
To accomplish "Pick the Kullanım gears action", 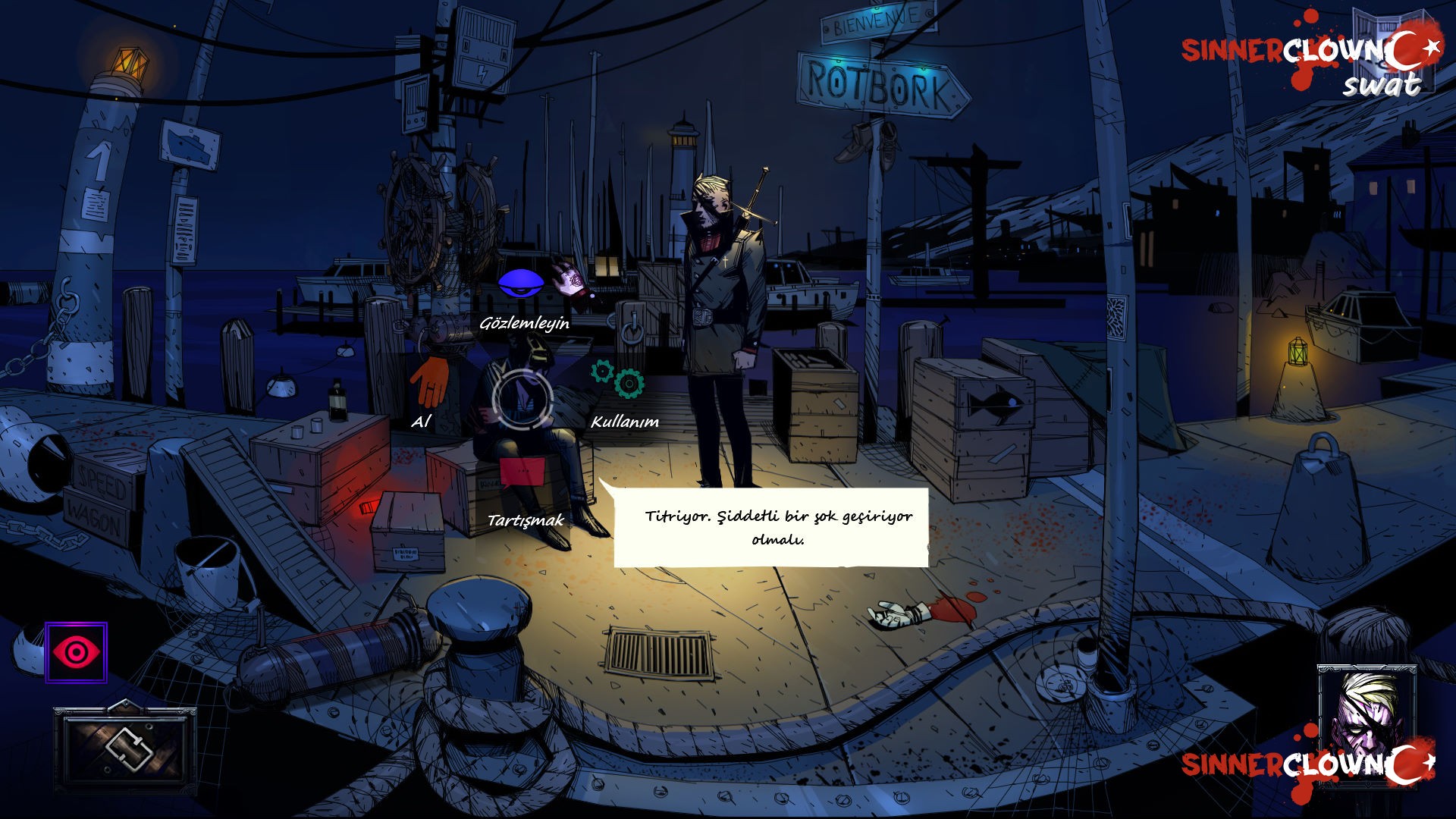I will coord(619,379).
